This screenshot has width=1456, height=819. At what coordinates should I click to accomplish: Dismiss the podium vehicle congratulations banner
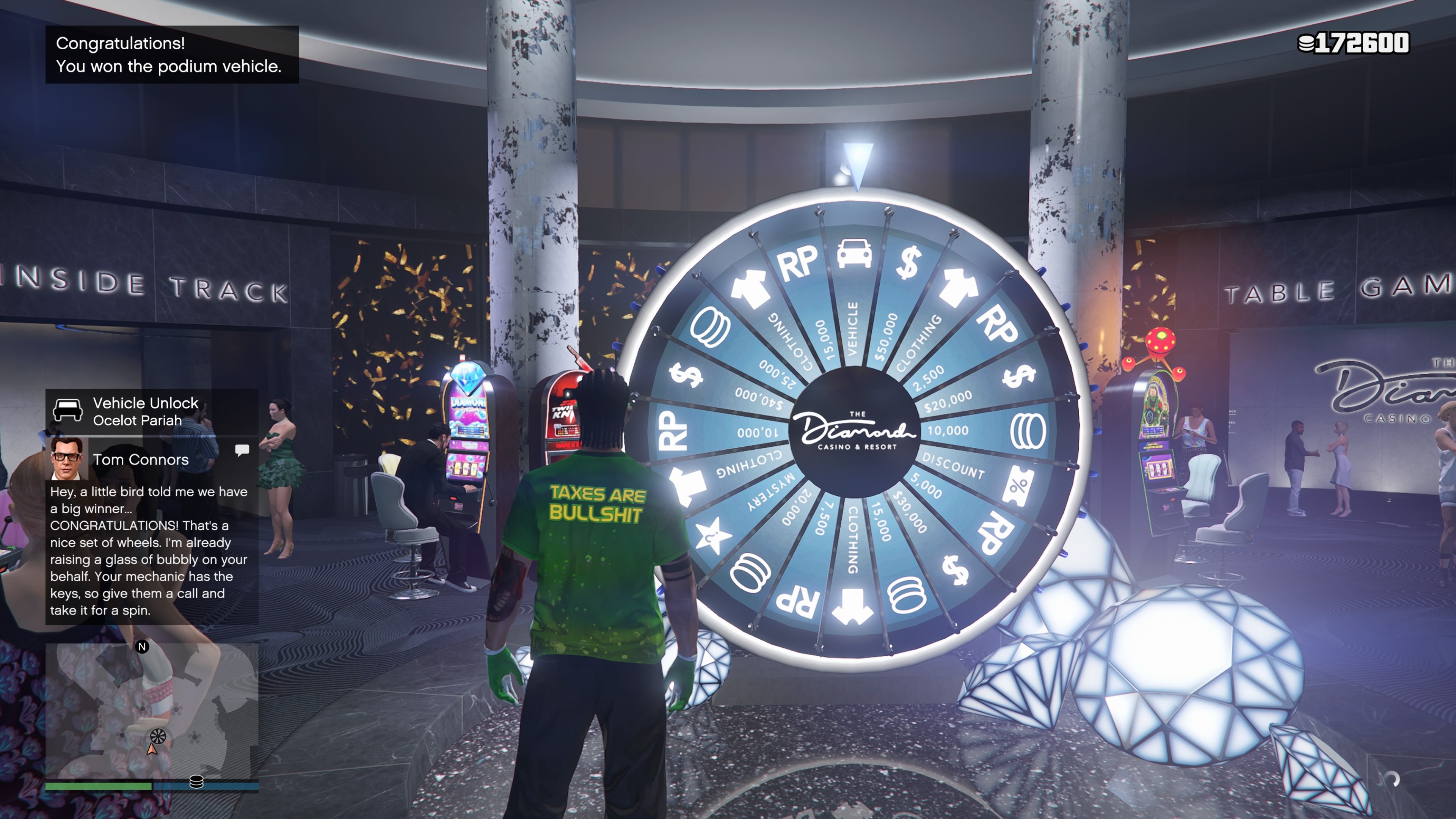172,55
